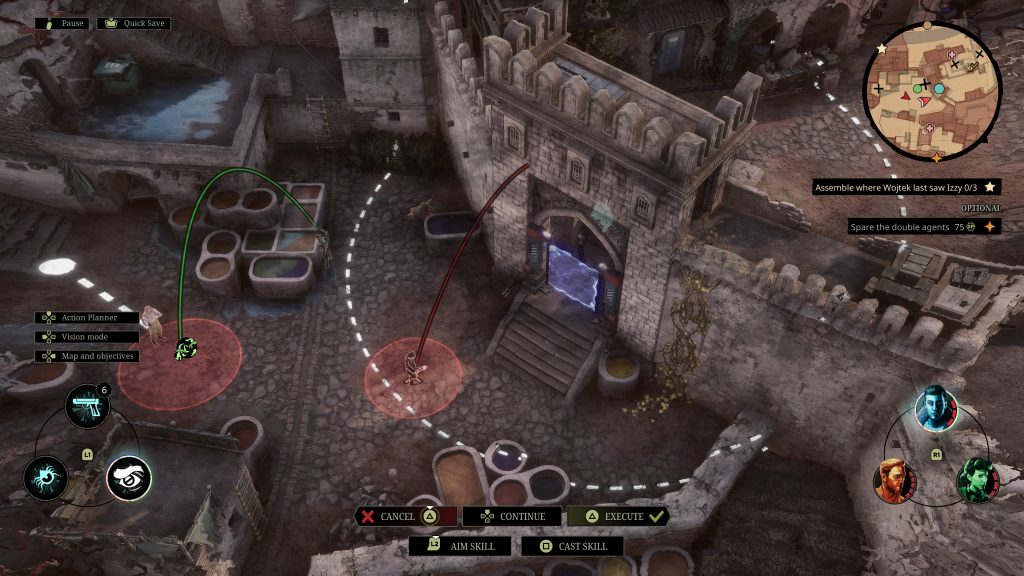Activate the bug-shaped skill icon
The height and width of the screenshot is (576, 1024).
click(x=46, y=478)
